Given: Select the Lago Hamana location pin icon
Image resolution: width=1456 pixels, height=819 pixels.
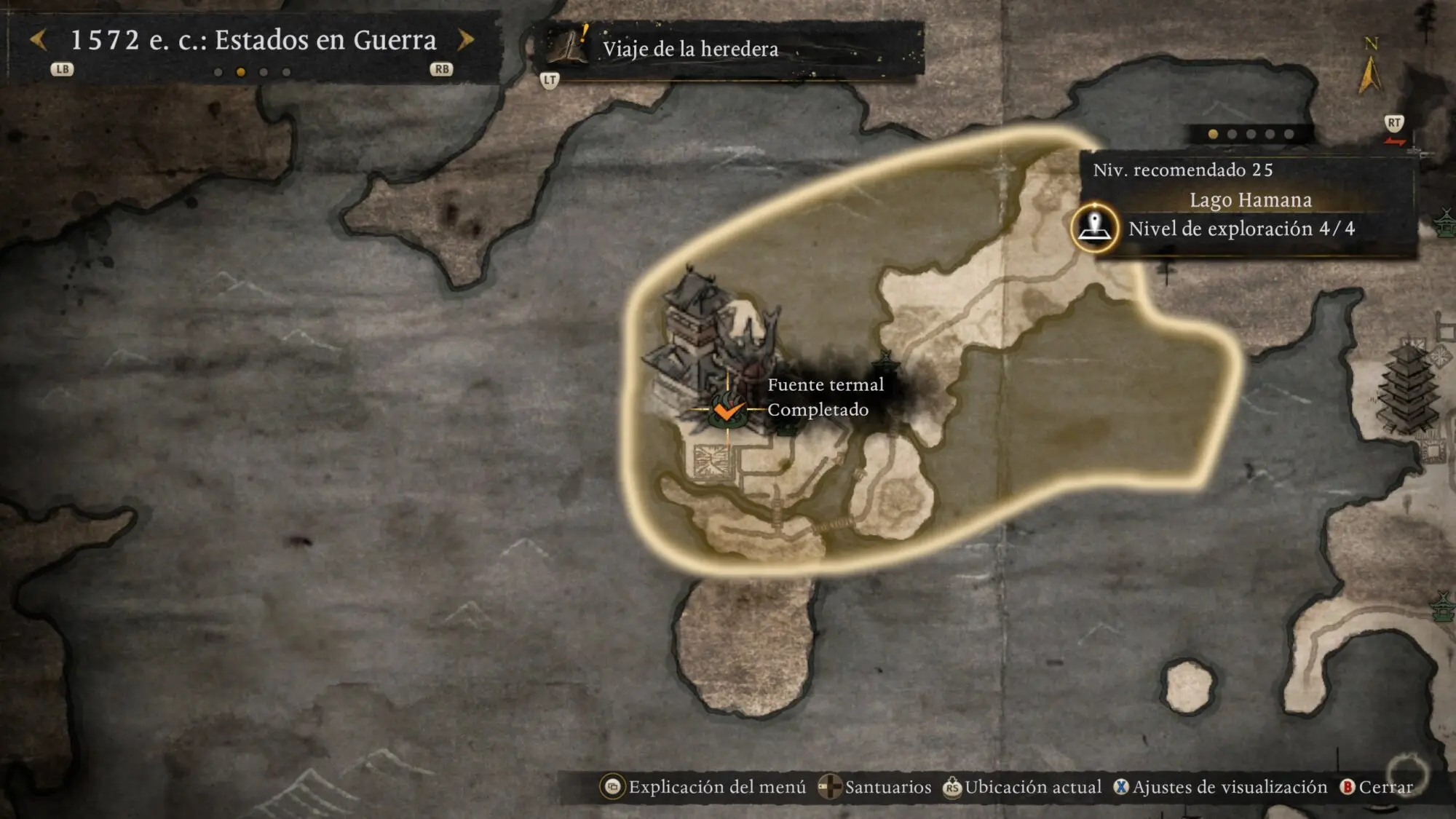Looking at the screenshot, I should click(x=1094, y=227).
